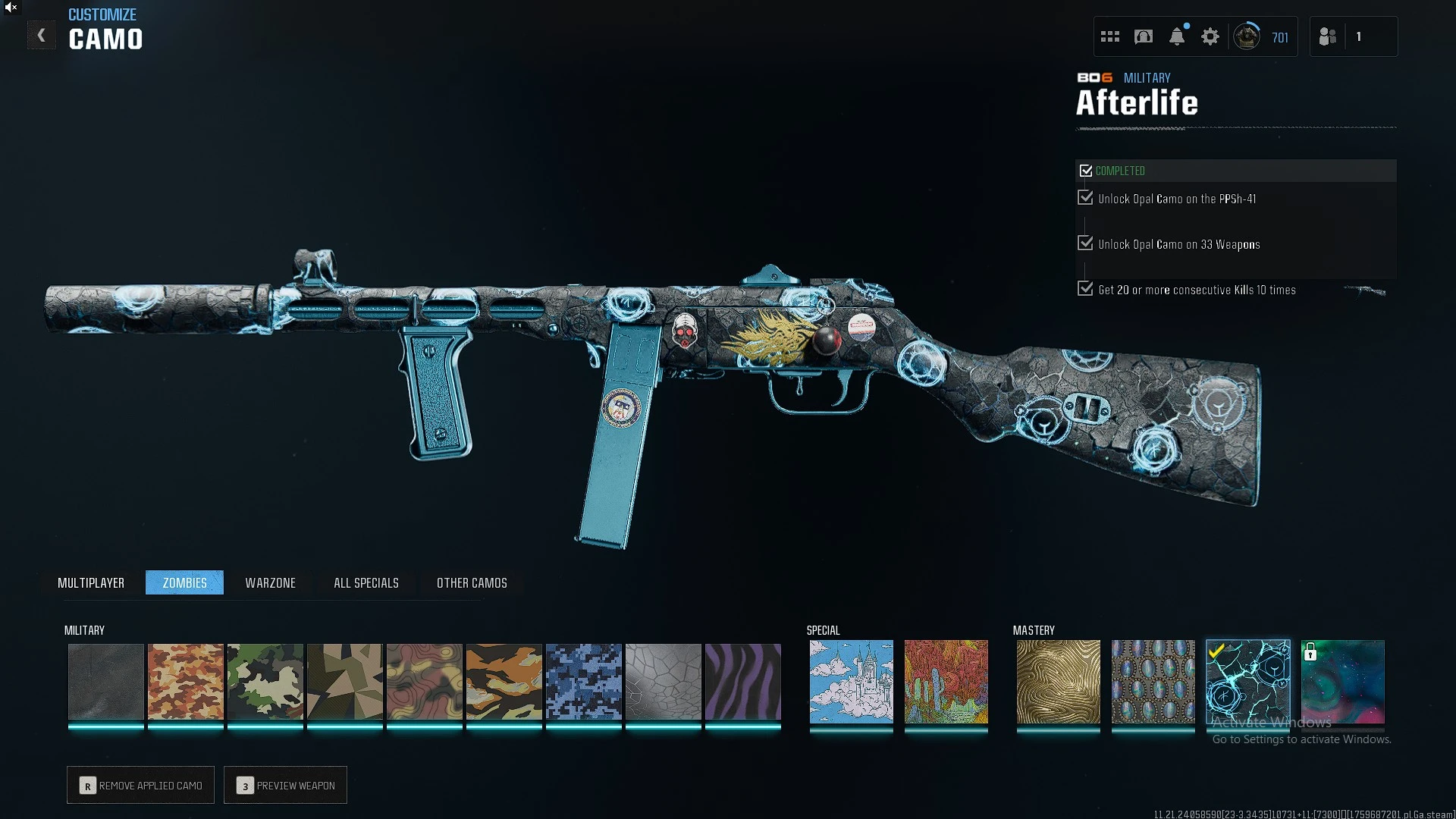
Task: Go back using the arrow button
Action: coord(42,36)
